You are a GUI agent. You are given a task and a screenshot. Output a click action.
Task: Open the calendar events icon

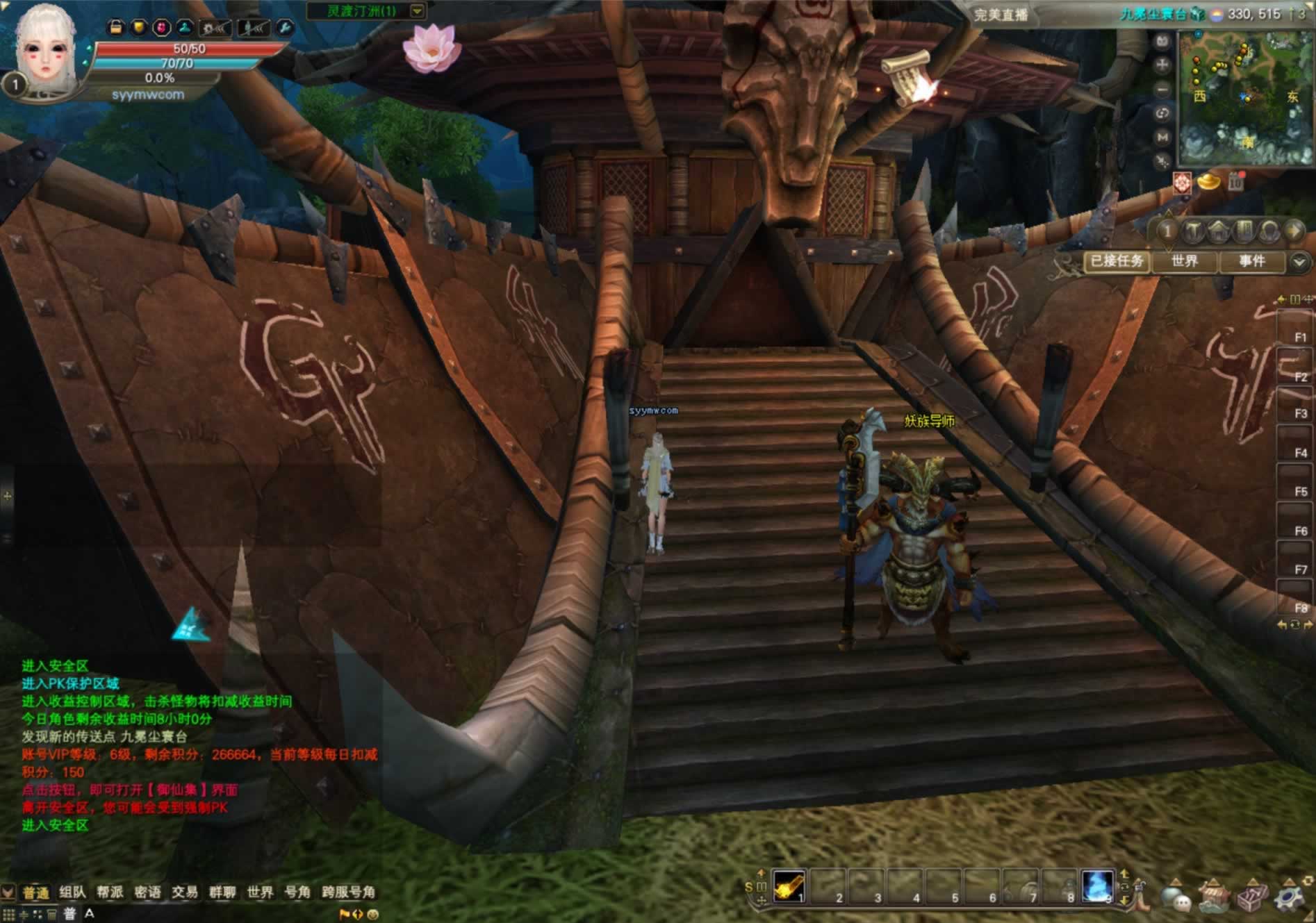pos(1235,182)
